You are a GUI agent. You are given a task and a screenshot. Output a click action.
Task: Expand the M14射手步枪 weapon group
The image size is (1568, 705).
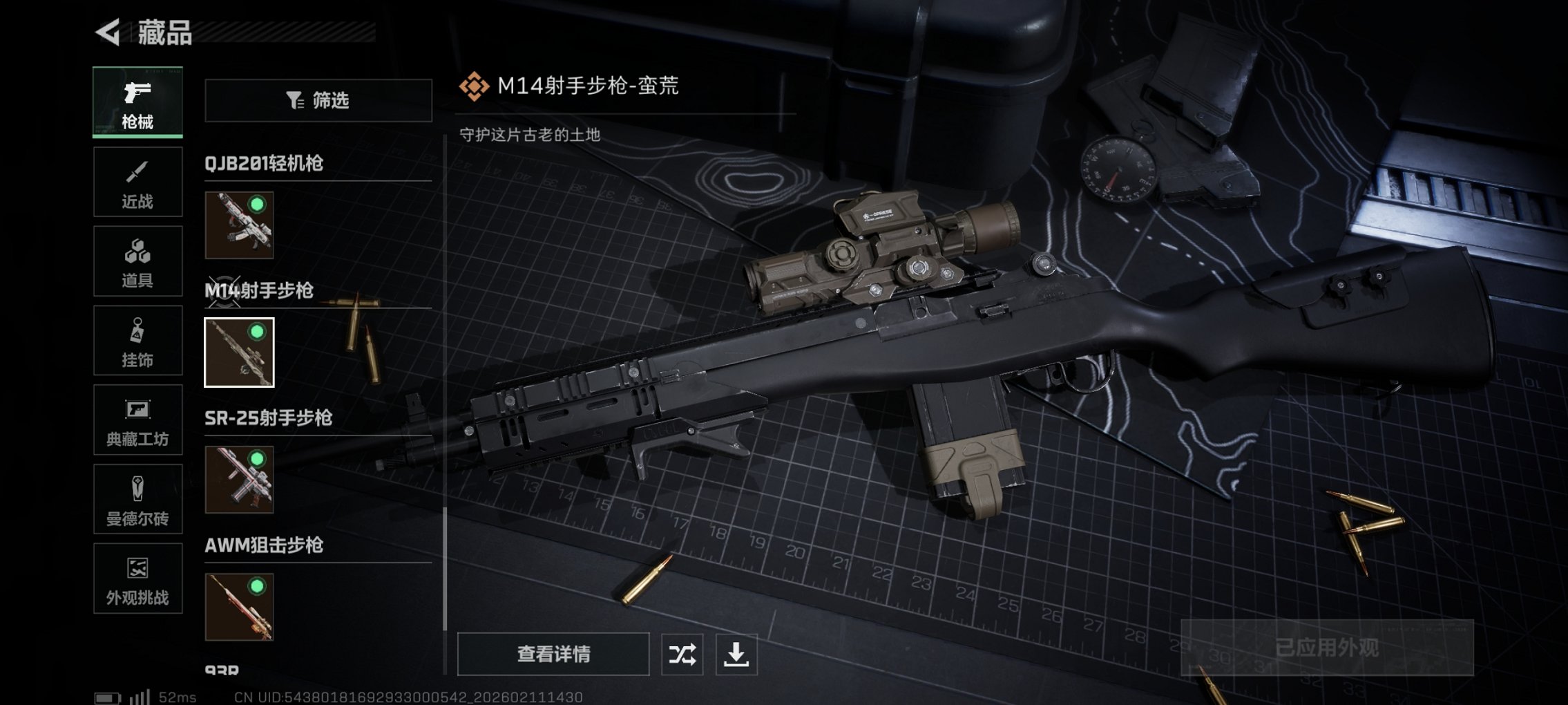tap(262, 291)
